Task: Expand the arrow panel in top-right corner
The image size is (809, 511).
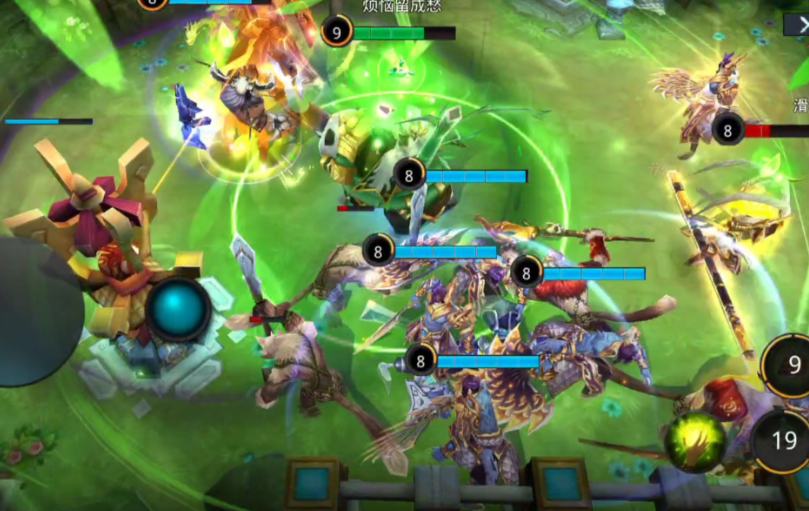Action: coord(797,25)
